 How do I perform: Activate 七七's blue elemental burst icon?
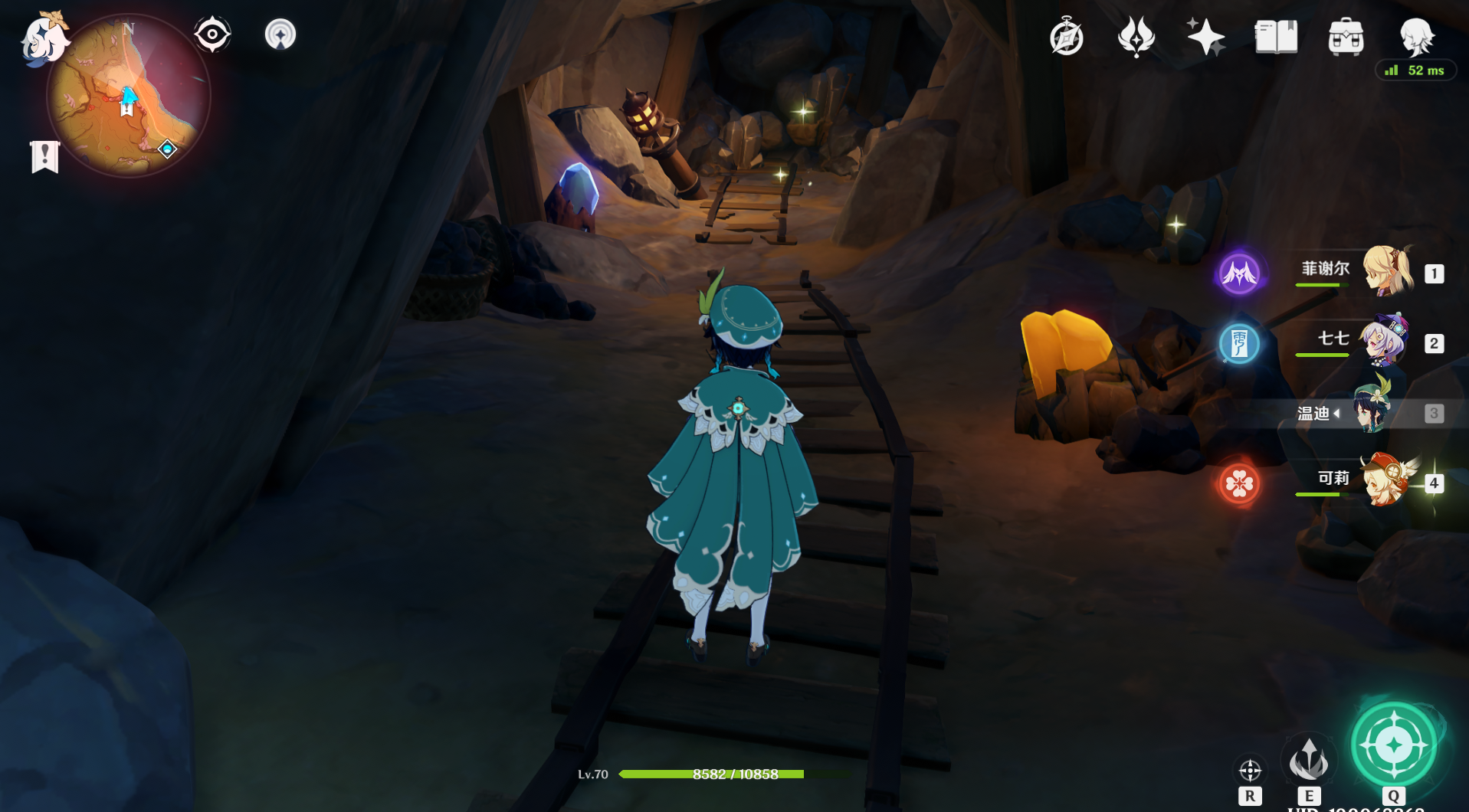pos(1239,343)
